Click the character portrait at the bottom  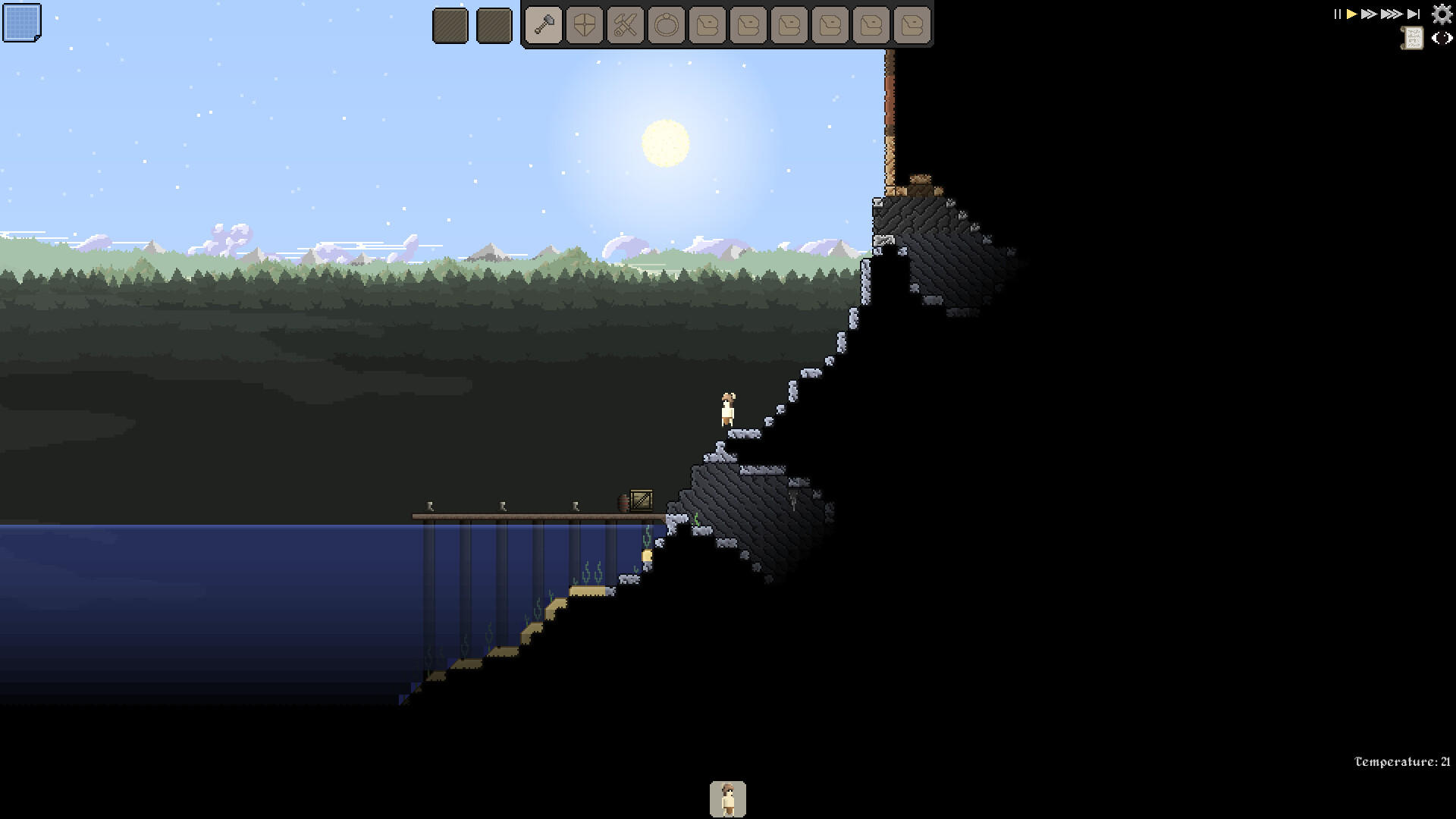pos(729,798)
